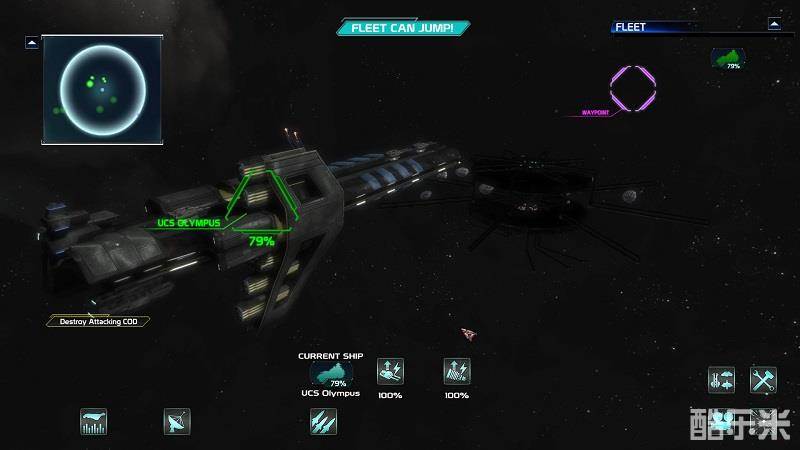
Task: Open the Destroy Attacking COD objective
Action: [98, 321]
